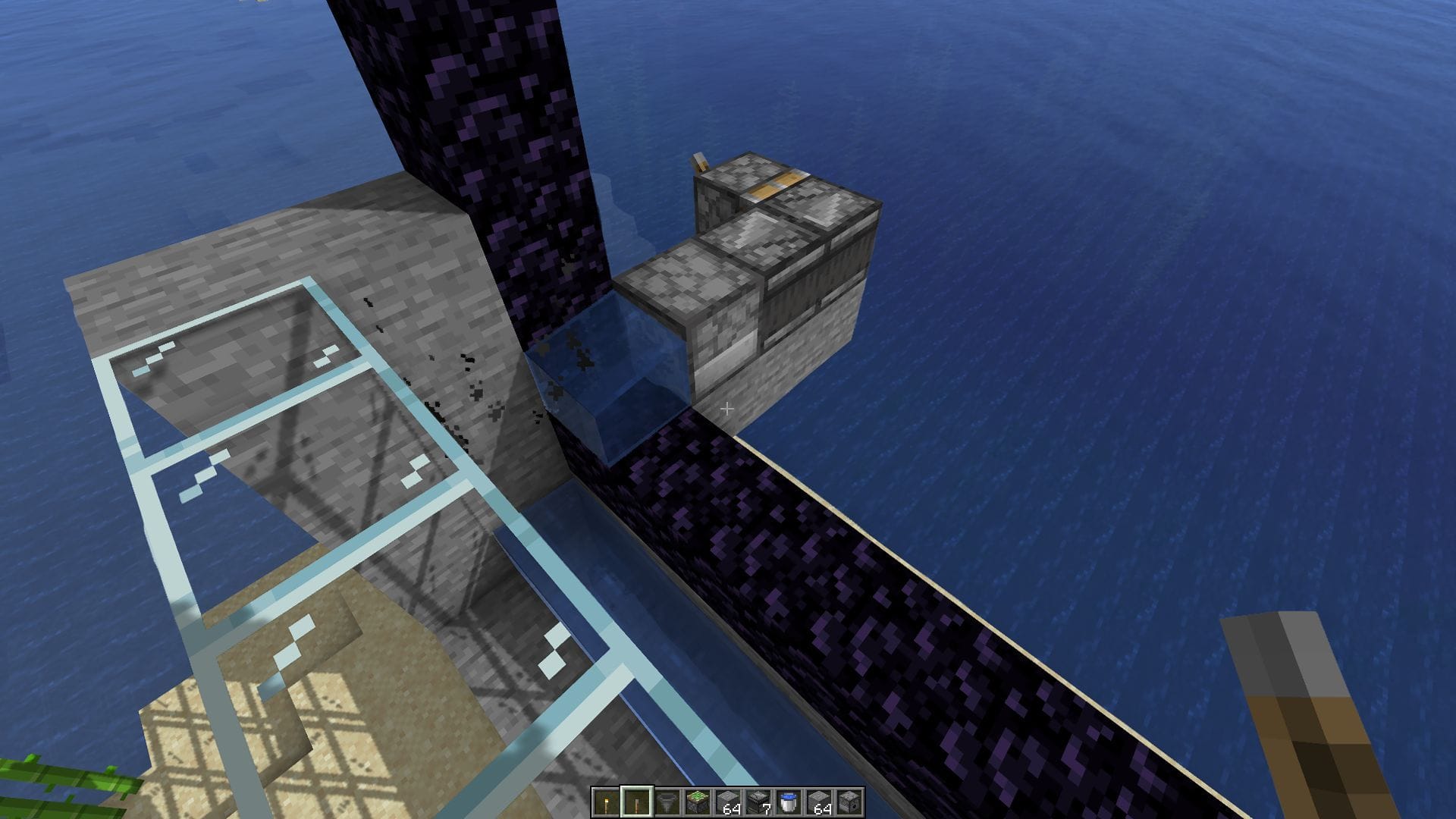Click the stack count number 64 on stone

[732, 809]
